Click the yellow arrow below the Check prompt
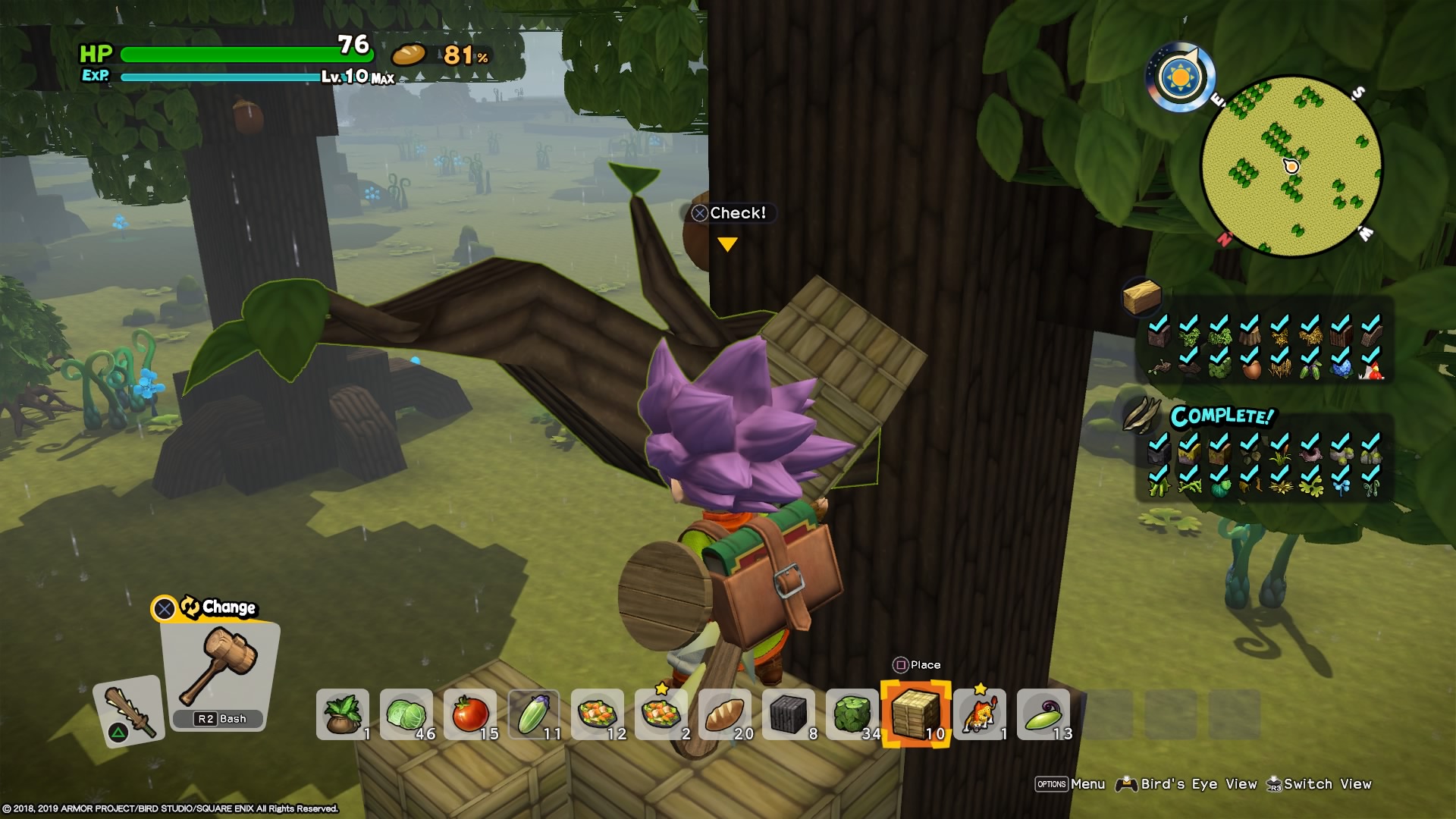Image resolution: width=1456 pixels, height=819 pixels. 729,244
